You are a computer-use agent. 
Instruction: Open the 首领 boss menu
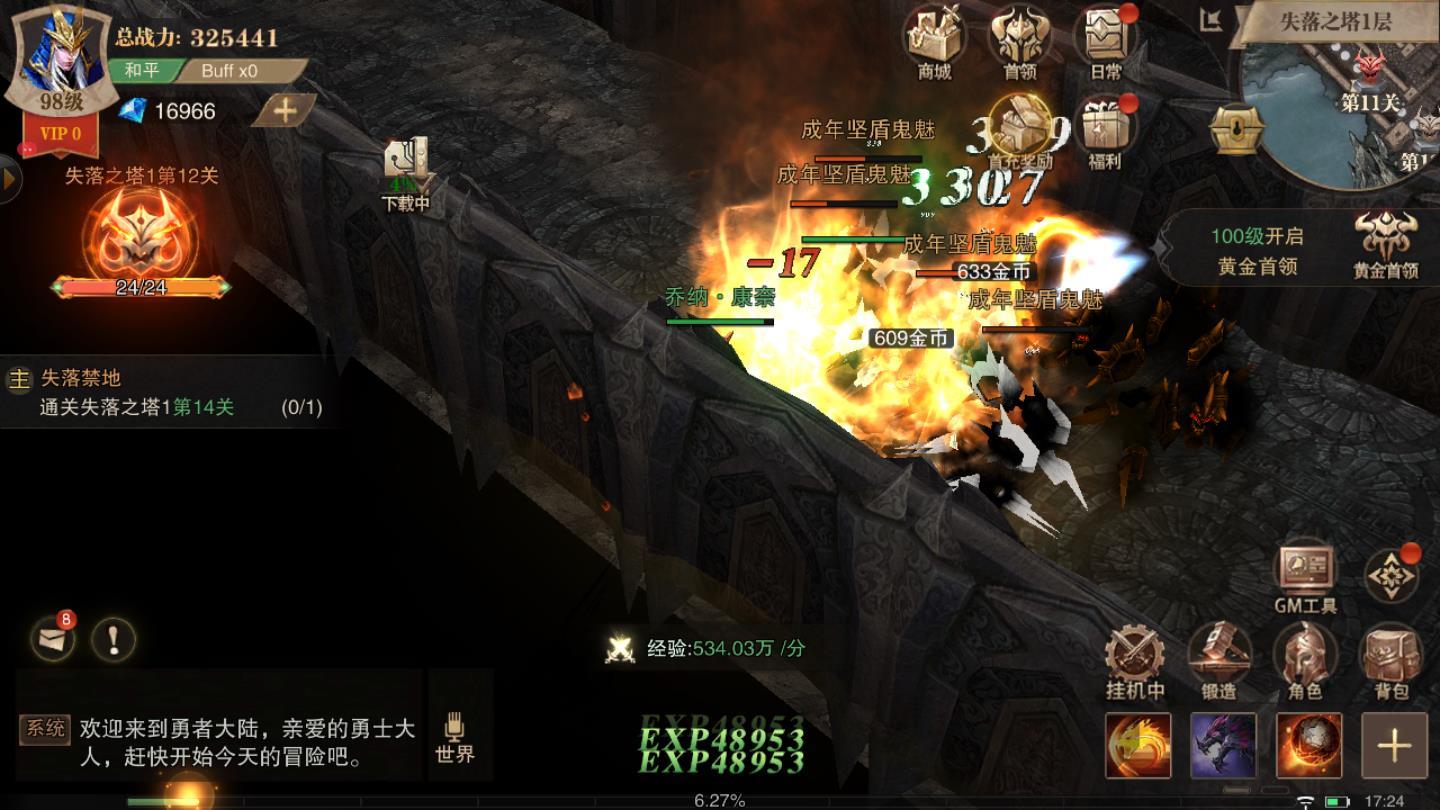[x=1019, y=41]
